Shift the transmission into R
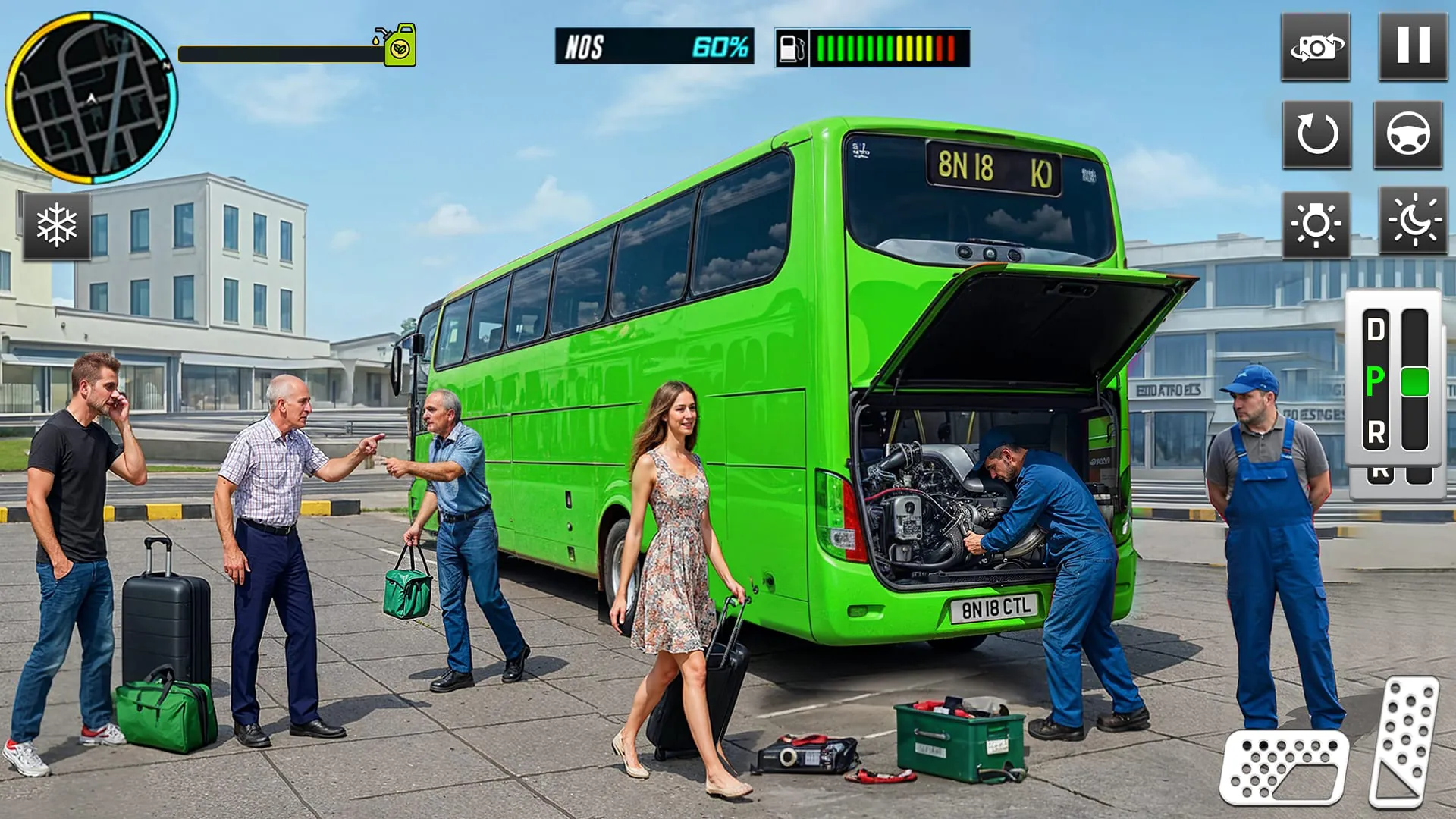Screen dimensions: 1456x819 pos(1378,431)
